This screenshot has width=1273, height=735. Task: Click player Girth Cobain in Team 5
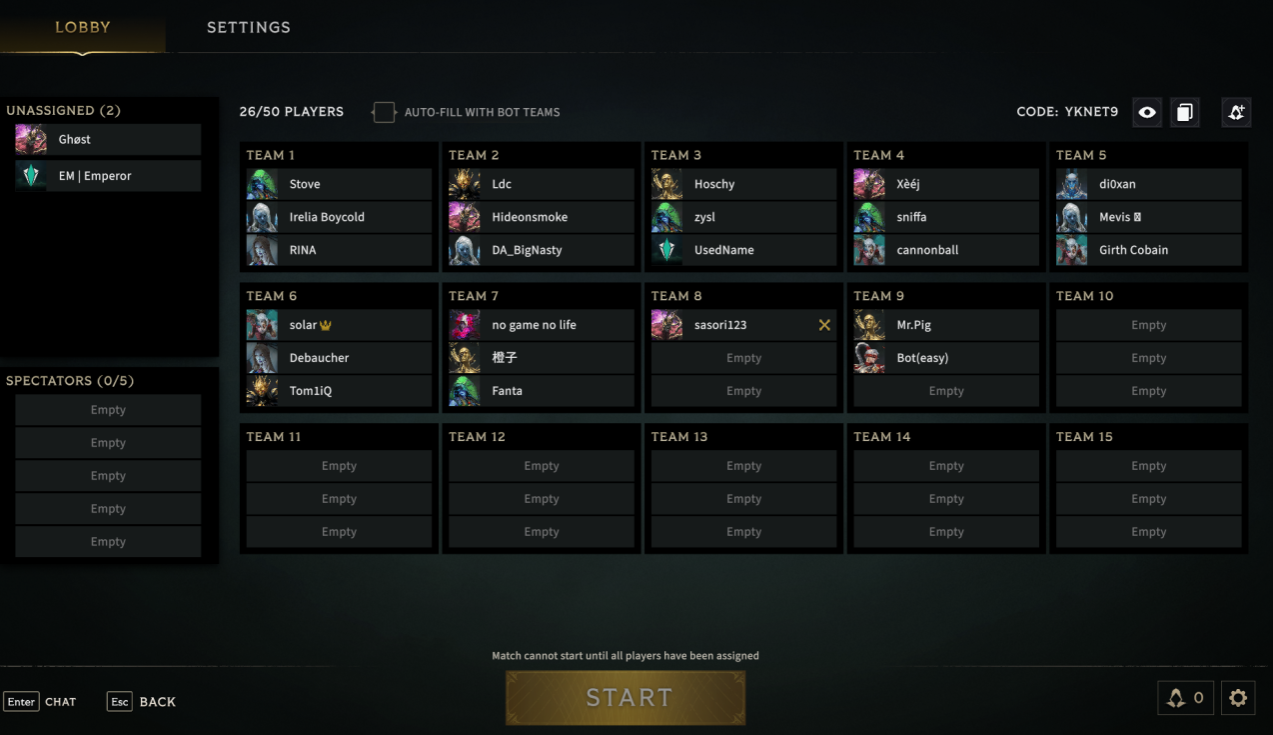[x=1148, y=250]
